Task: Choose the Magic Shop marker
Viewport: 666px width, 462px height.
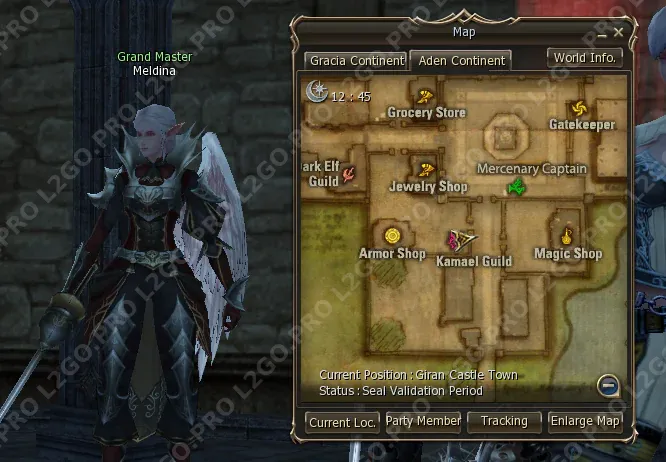Action: tap(566, 237)
